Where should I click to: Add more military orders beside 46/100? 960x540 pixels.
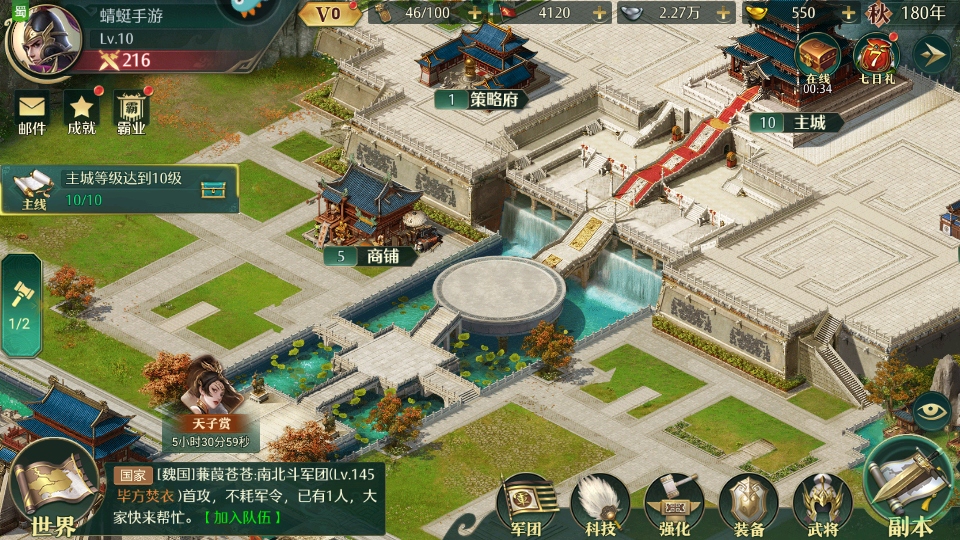click(x=474, y=14)
